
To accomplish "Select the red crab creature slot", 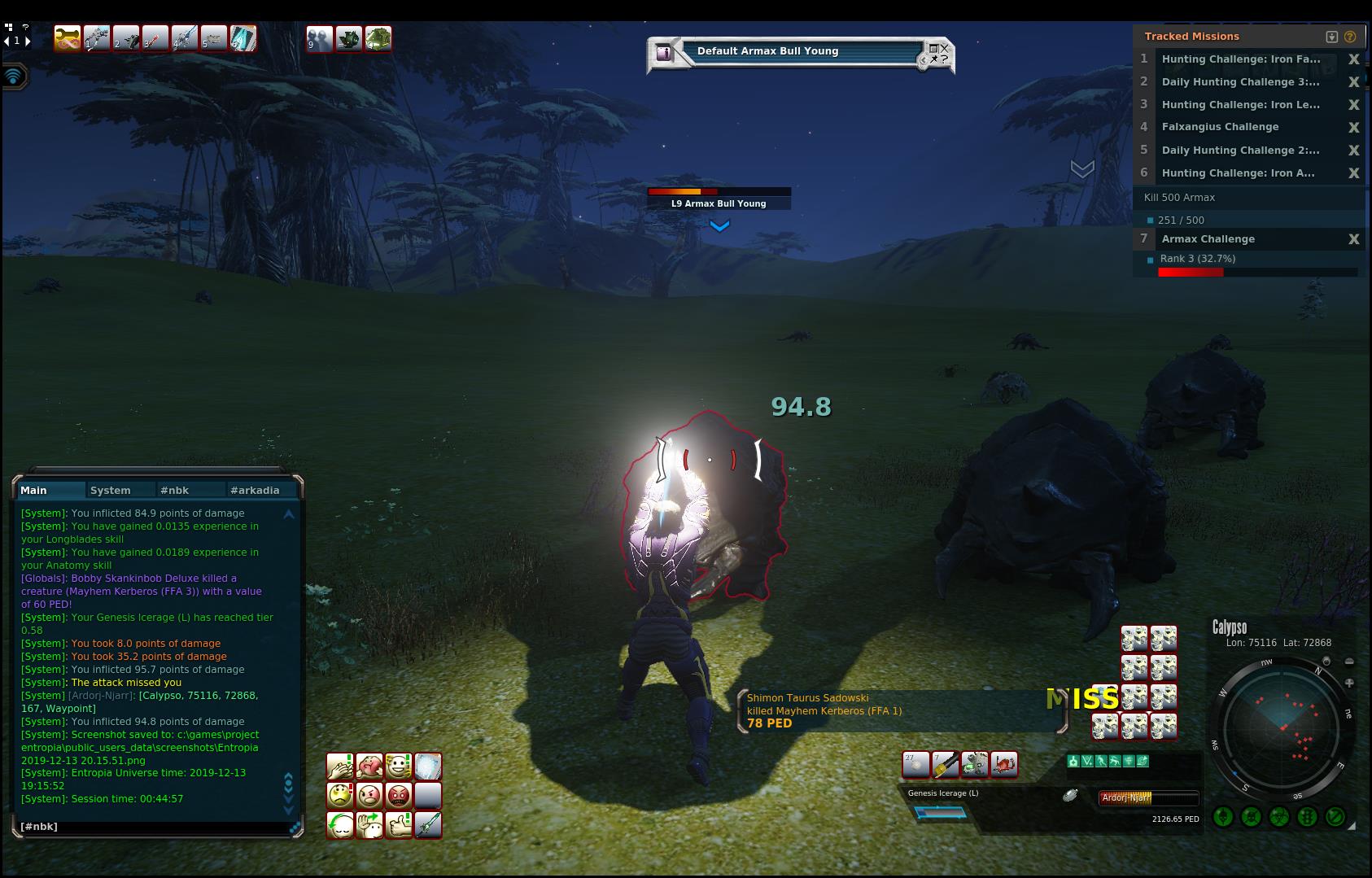I will tap(1004, 765).
